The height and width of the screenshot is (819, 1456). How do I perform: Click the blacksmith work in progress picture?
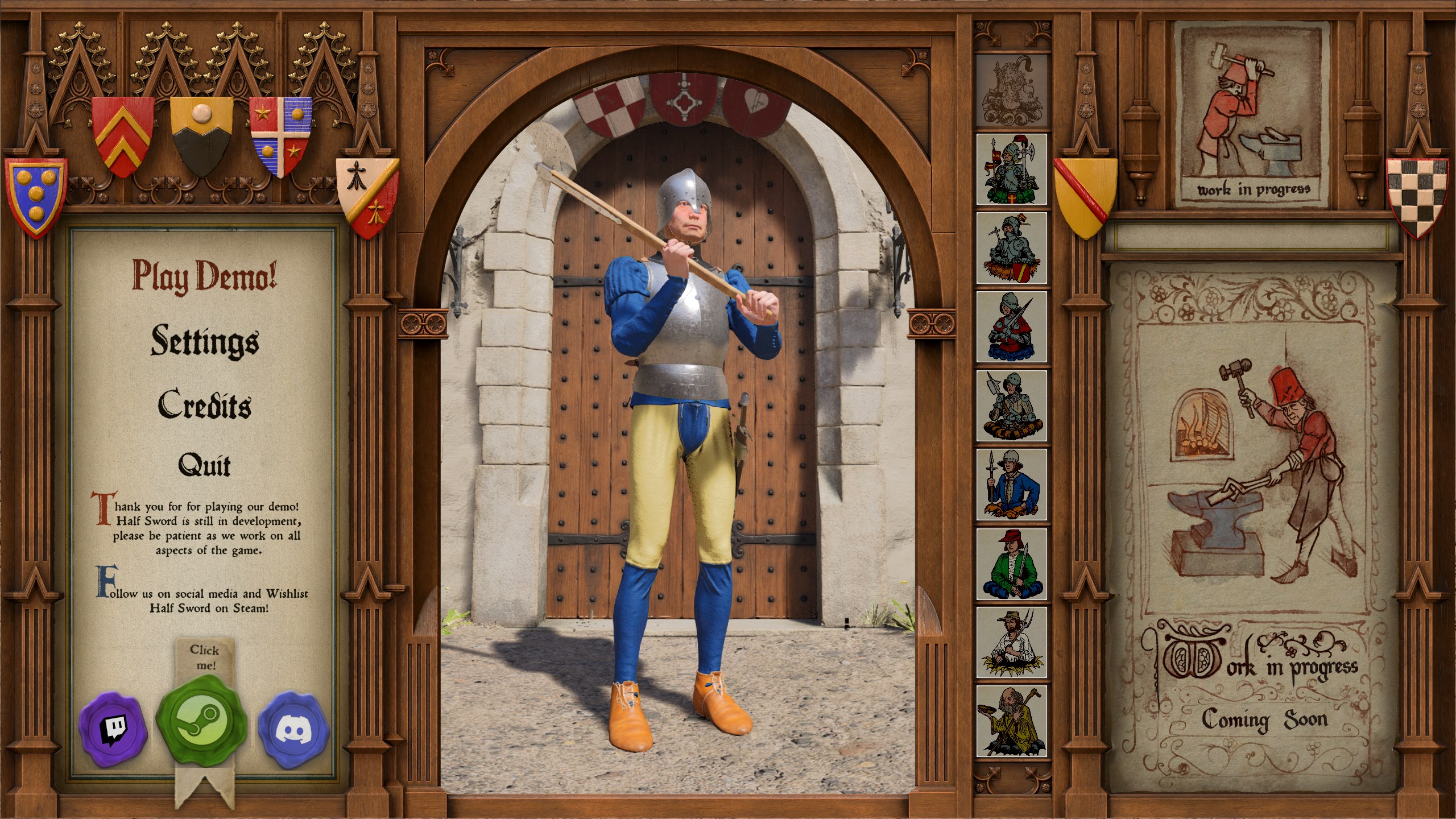coord(1252,114)
